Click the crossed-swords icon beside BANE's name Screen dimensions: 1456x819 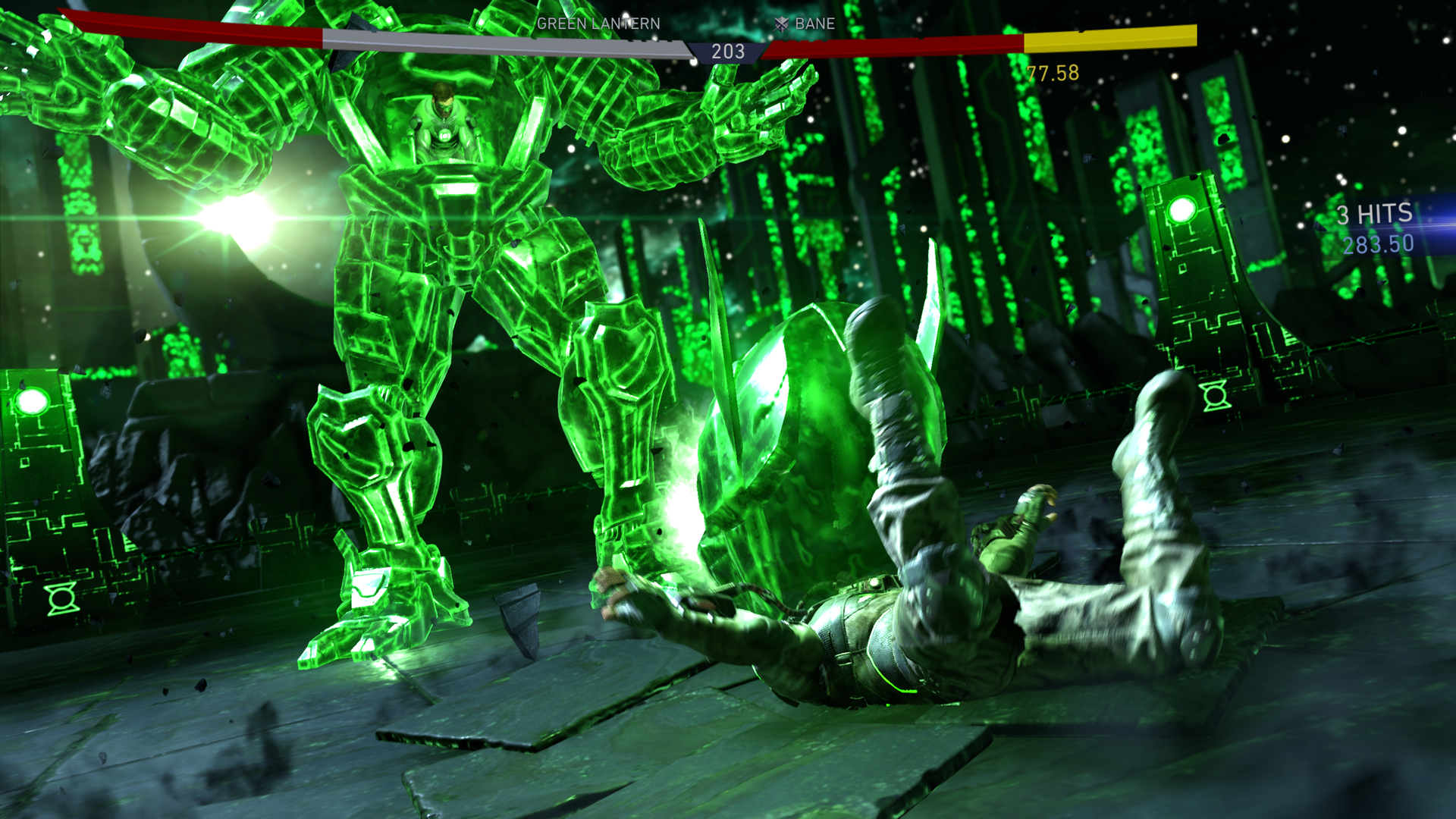pos(781,24)
